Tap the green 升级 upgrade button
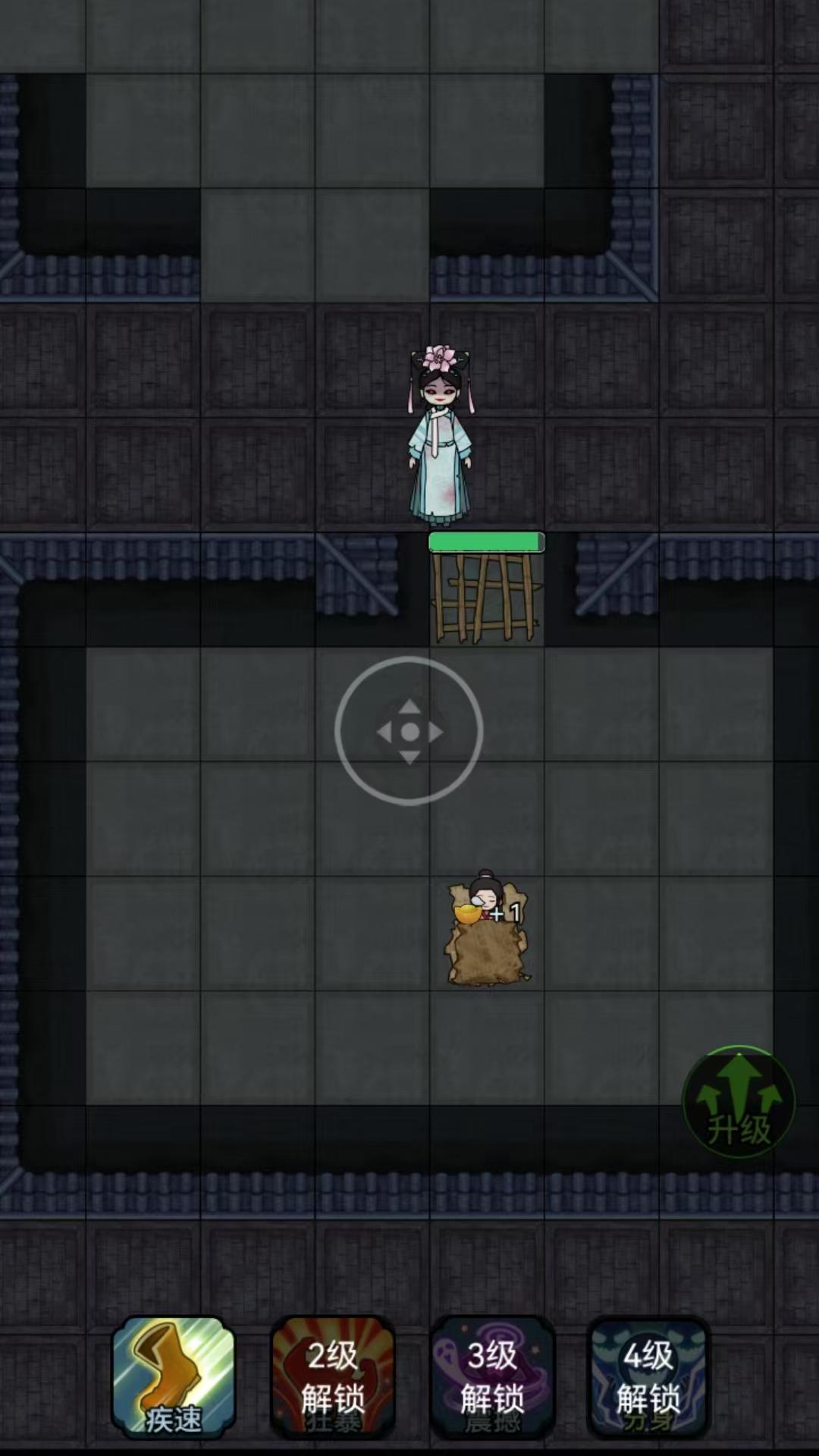Viewport: 819px width, 1456px height. [739, 1102]
